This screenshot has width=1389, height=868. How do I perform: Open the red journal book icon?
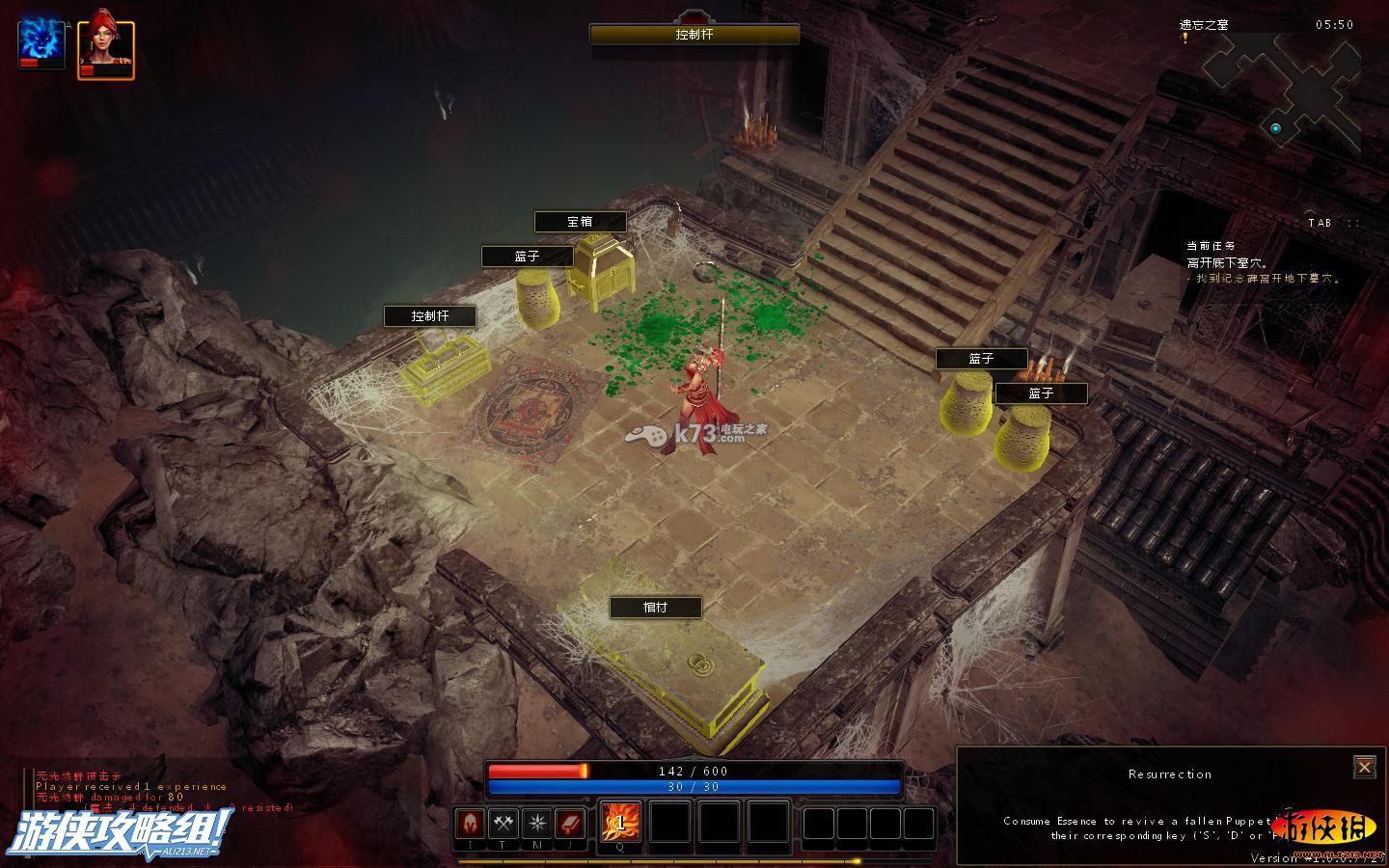(x=570, y=824)
